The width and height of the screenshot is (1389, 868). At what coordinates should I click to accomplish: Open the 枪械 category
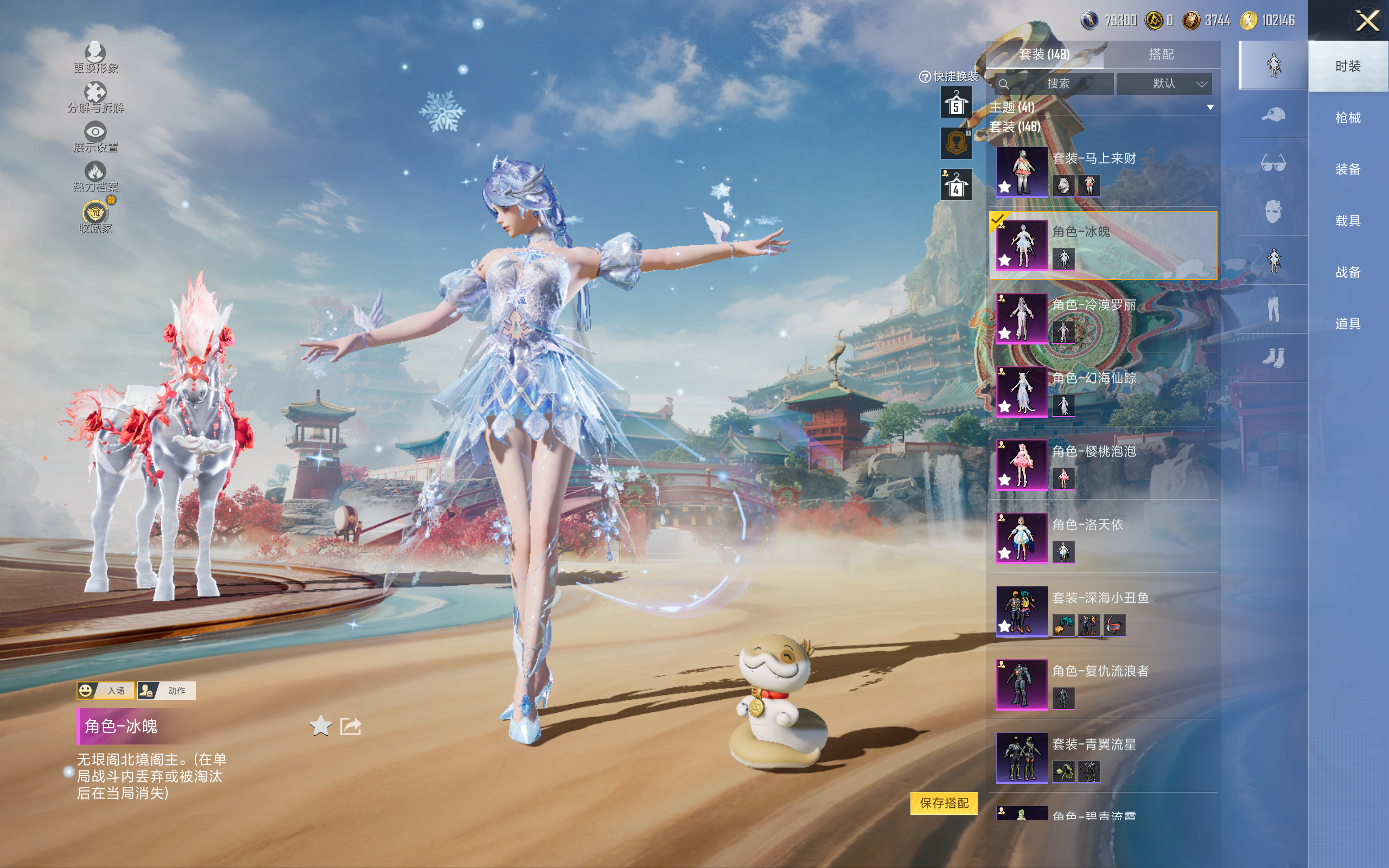click(x=1348, y=118)
